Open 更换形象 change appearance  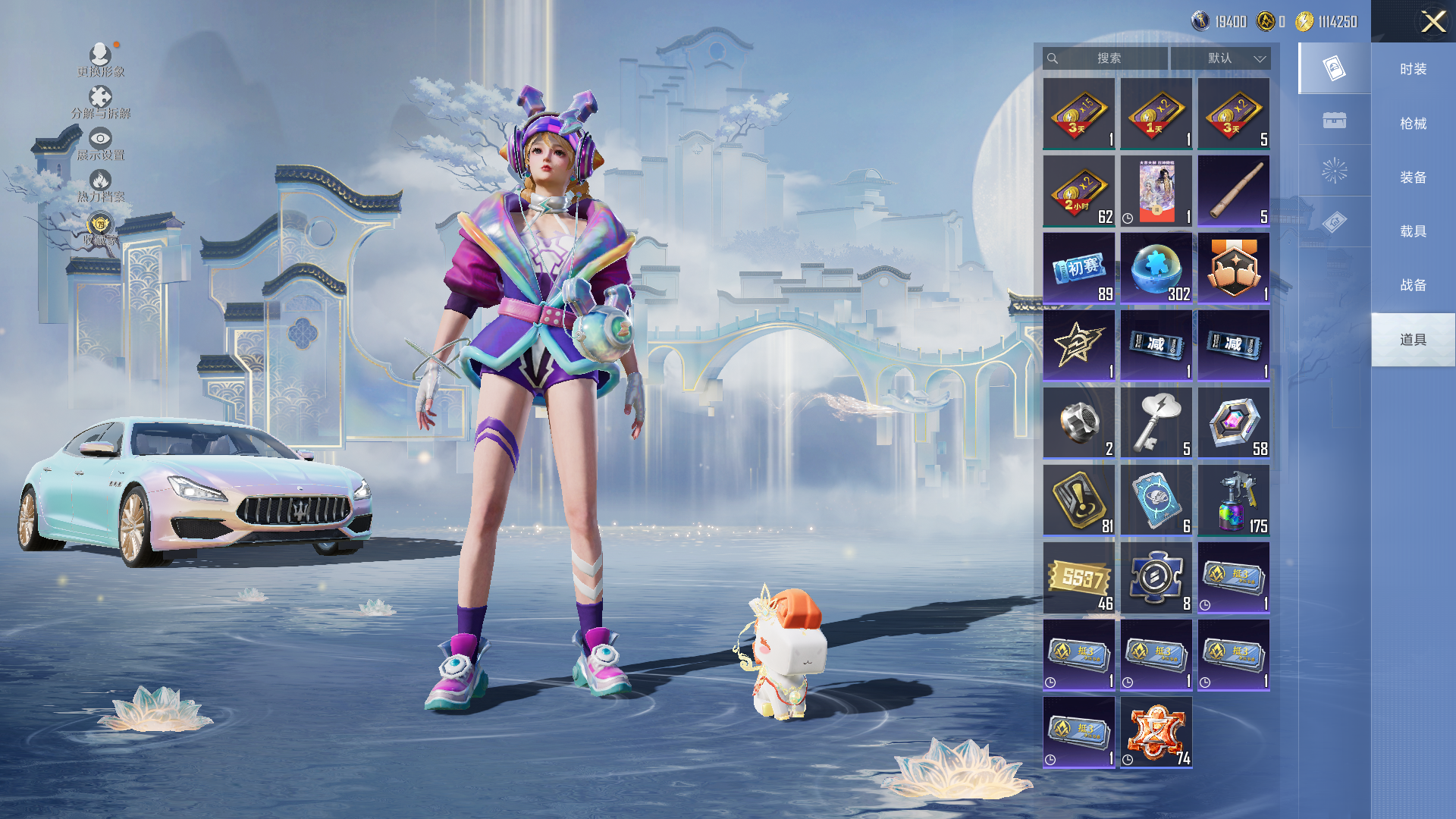pos(100,59)
